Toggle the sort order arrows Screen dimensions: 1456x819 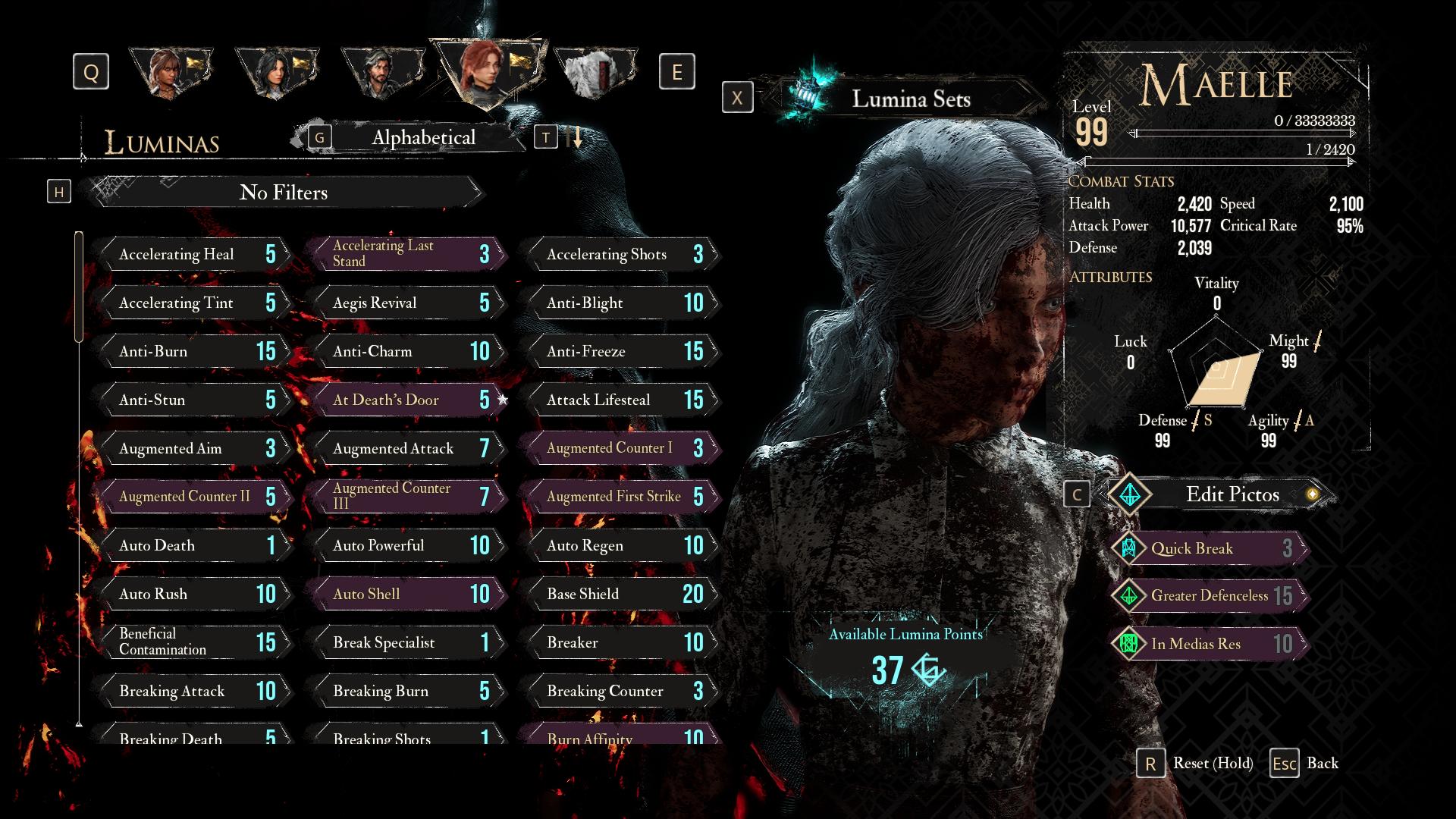tap(575, 137)
